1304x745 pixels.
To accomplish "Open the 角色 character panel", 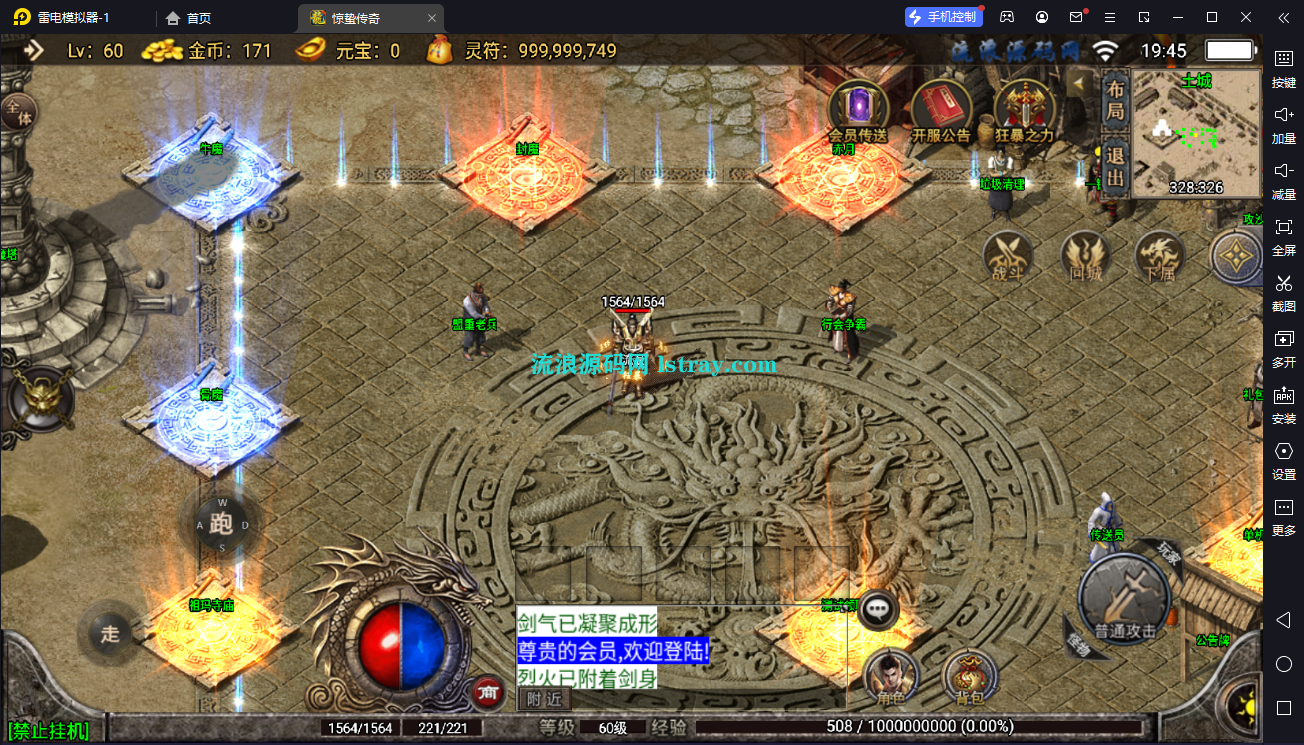I will (x=891, y=677).
